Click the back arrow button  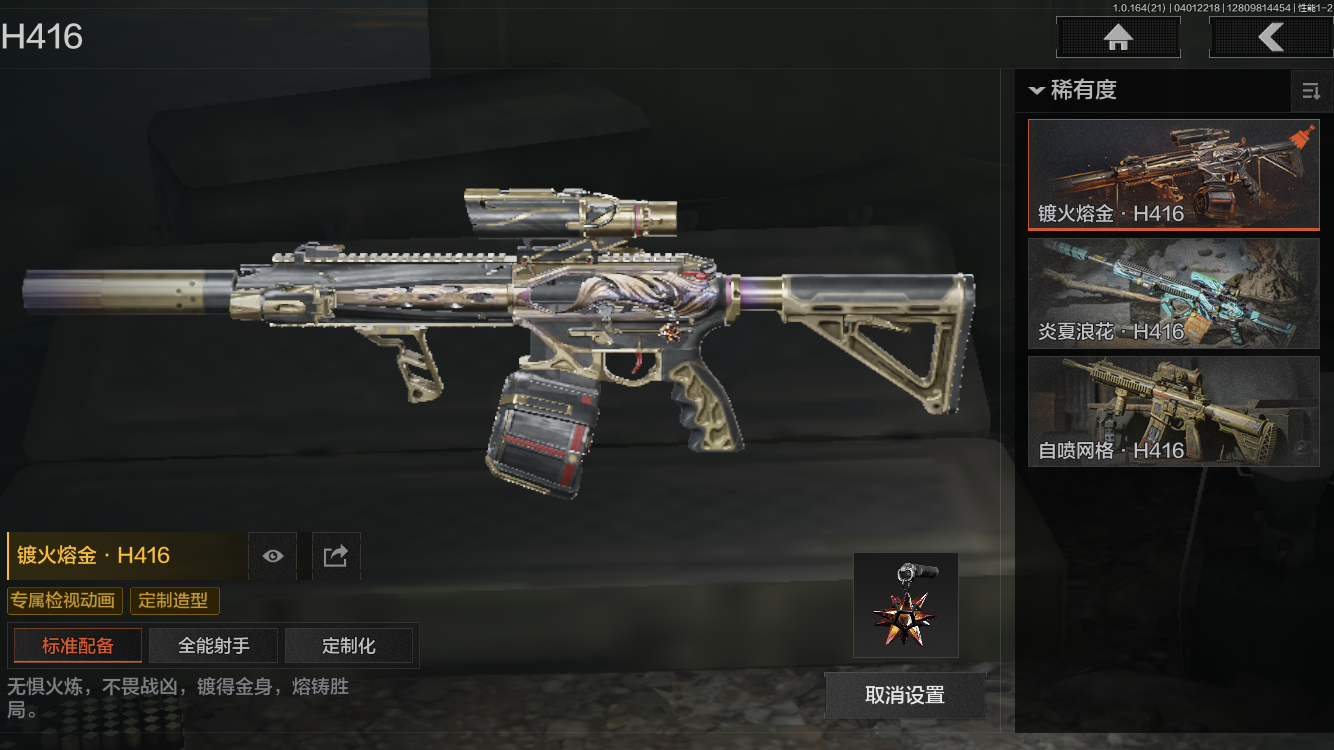pos(1270,38)
